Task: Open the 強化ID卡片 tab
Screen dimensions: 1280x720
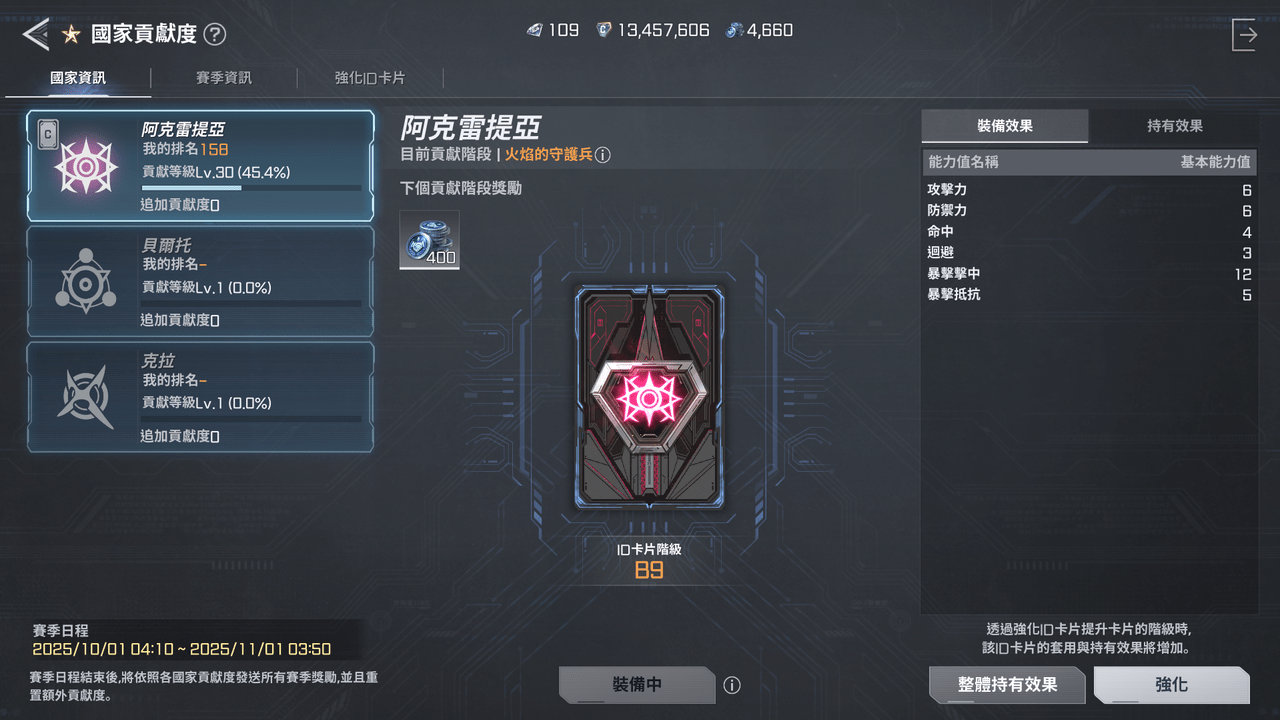Action: (370, 77)
